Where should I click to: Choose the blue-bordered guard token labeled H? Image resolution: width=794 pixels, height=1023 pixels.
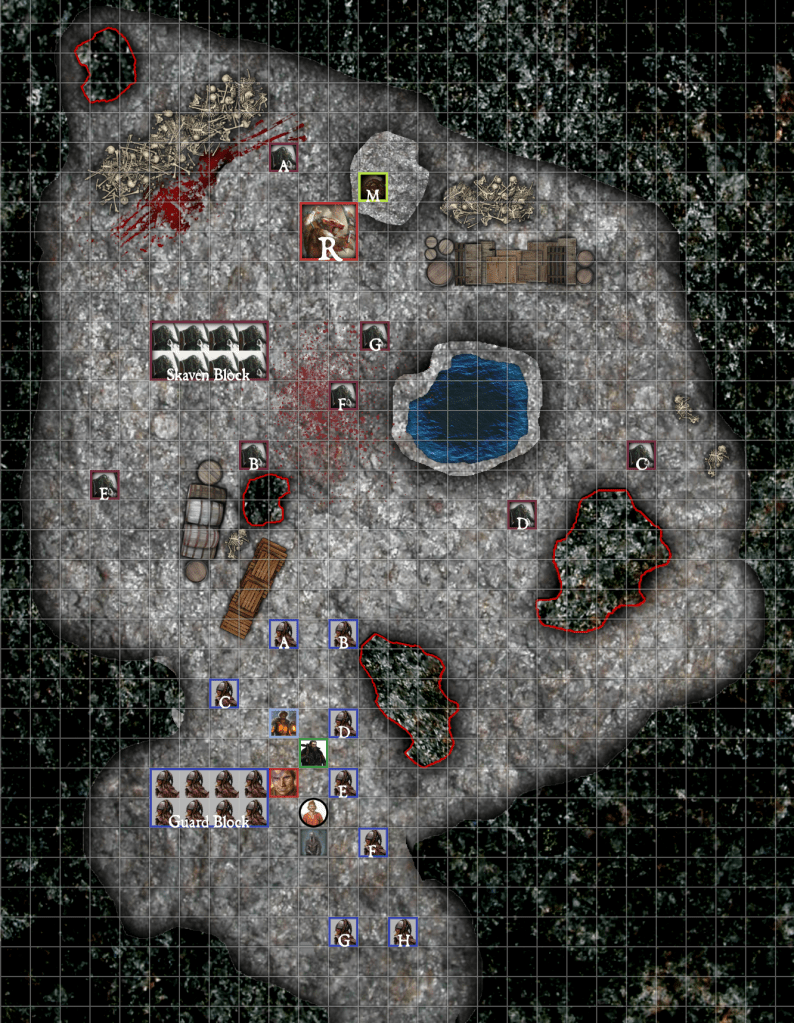tap(403, 932)
